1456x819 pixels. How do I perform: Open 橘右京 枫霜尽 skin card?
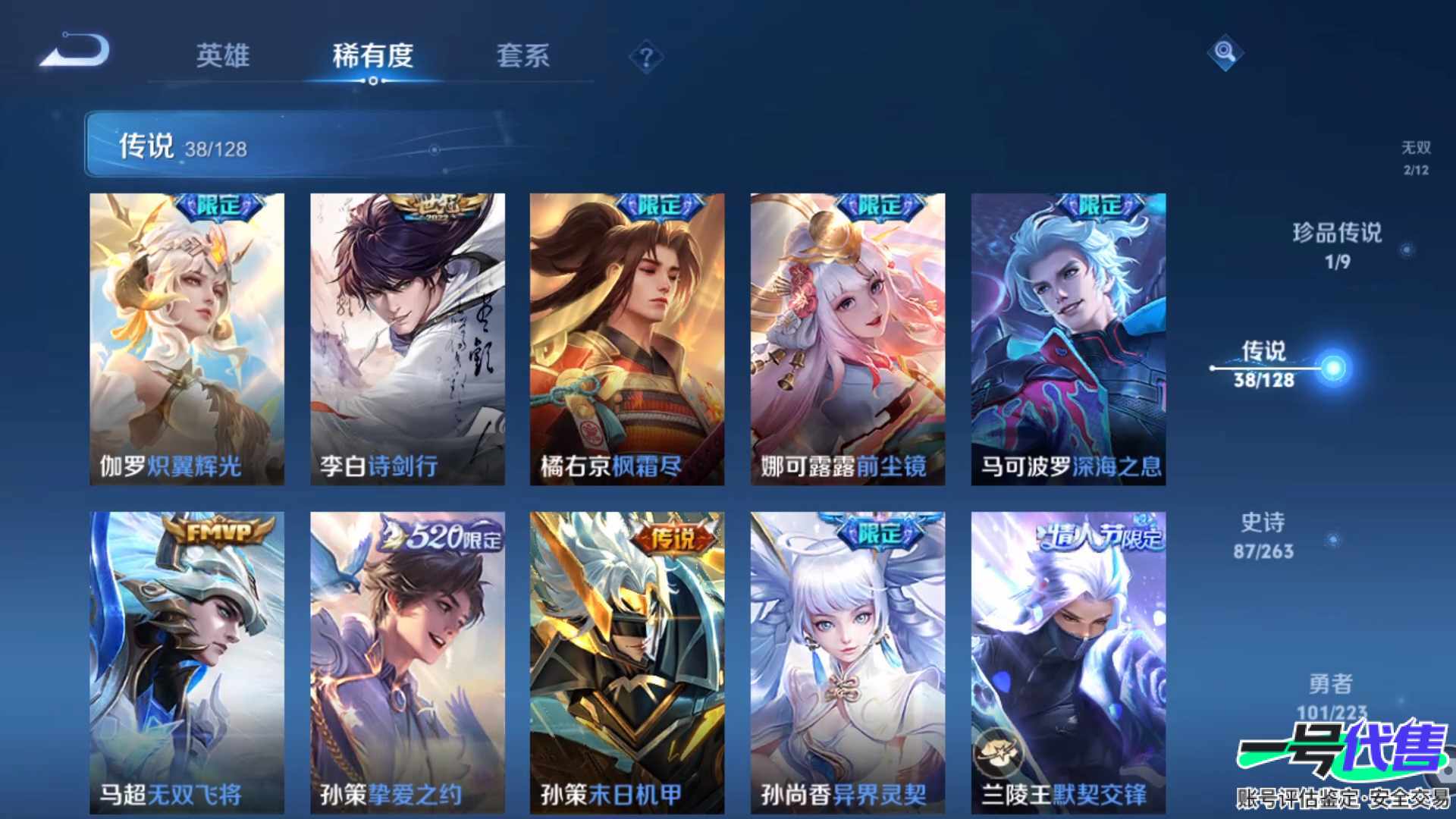pos(627,339)
